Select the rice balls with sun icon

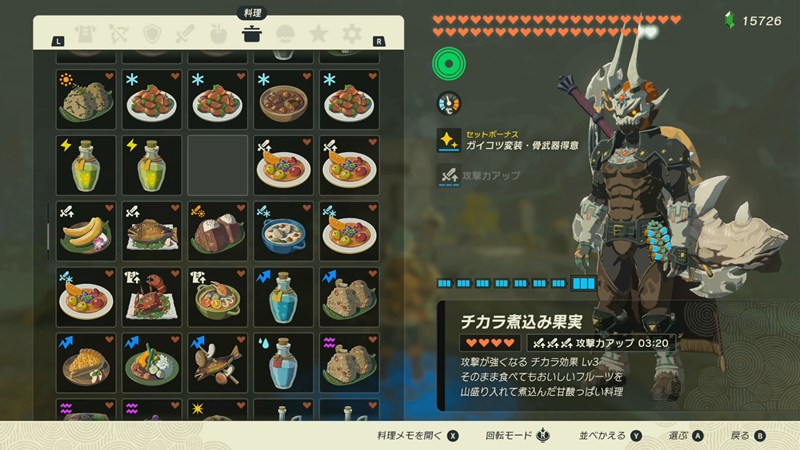86,98
